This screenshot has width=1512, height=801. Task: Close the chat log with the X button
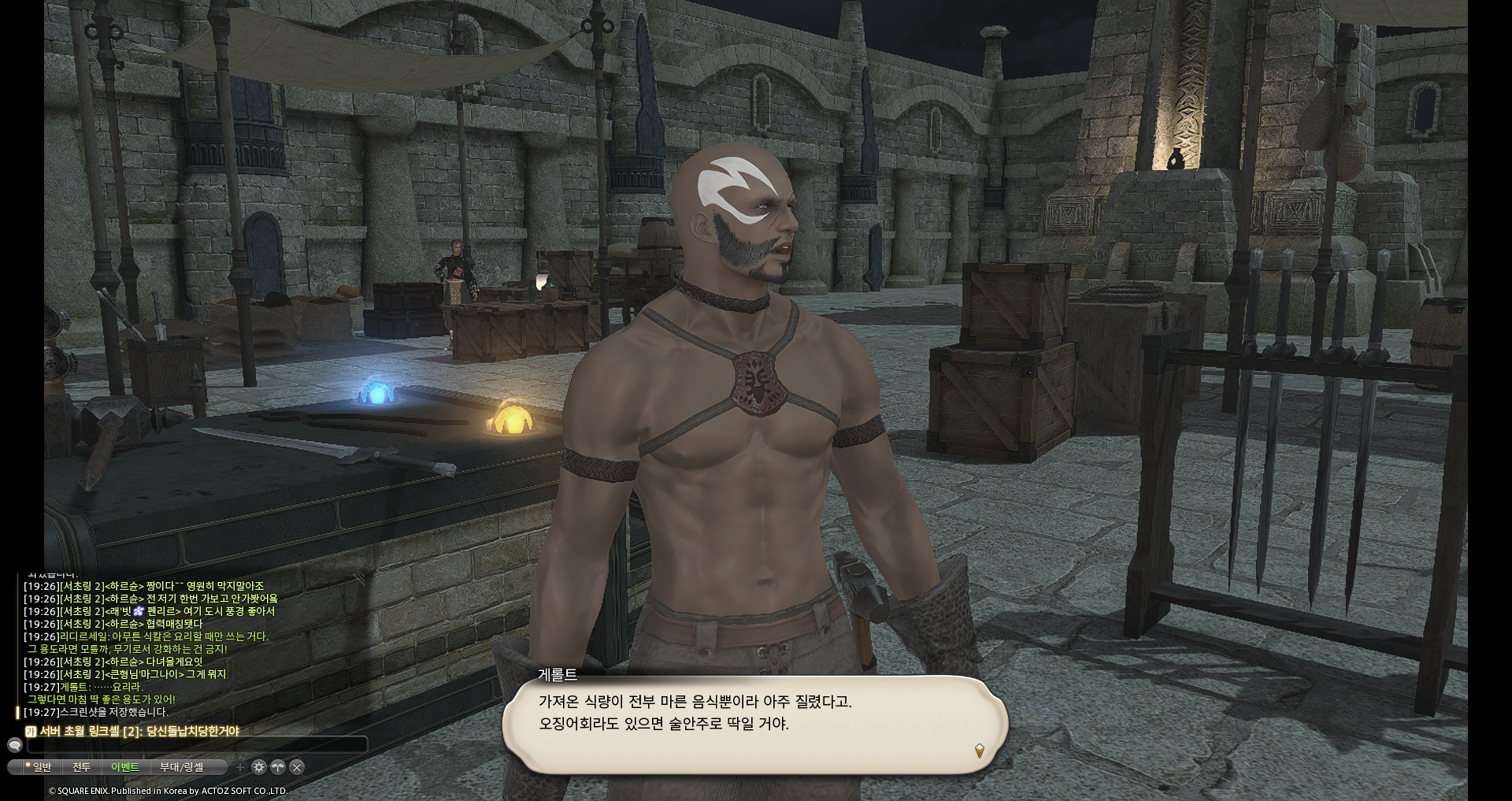(x=297, y=767)
